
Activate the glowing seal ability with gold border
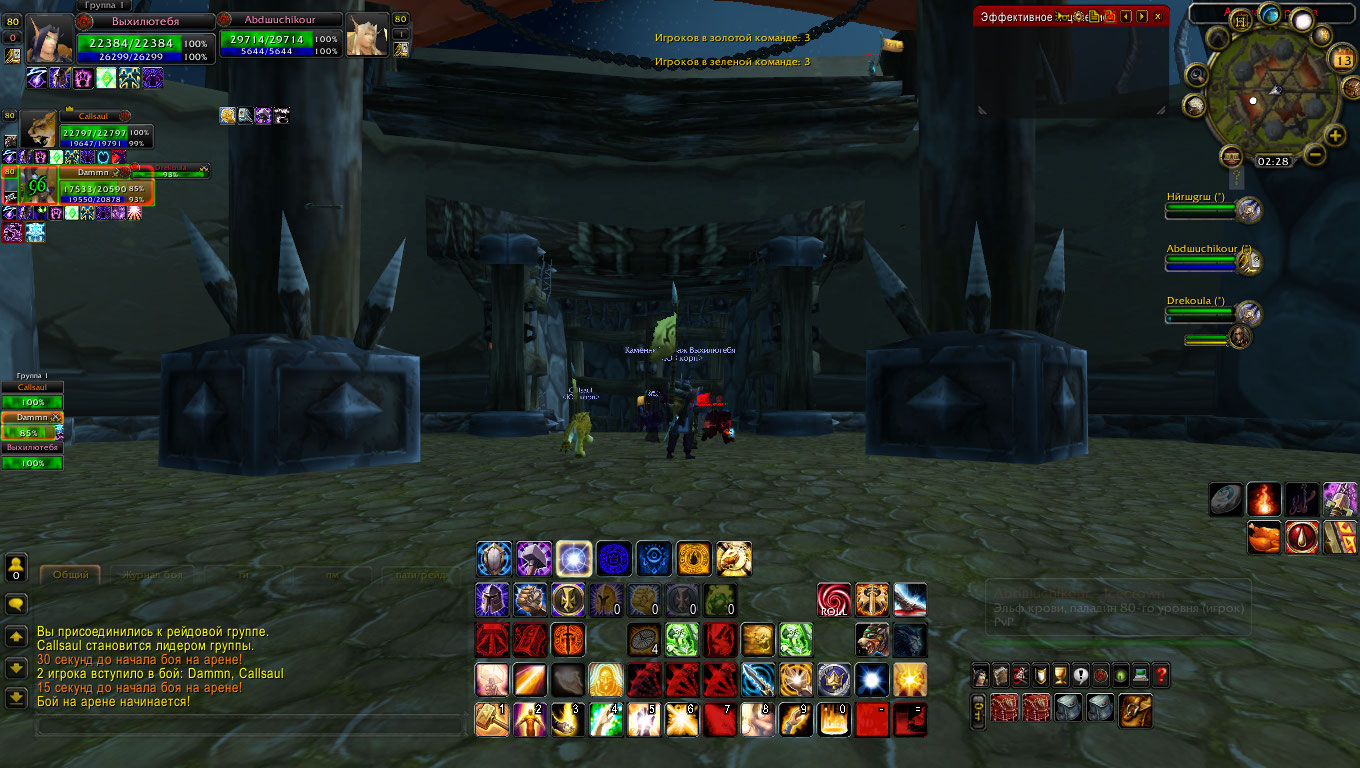pyautogui.click(x=574, y=560)
